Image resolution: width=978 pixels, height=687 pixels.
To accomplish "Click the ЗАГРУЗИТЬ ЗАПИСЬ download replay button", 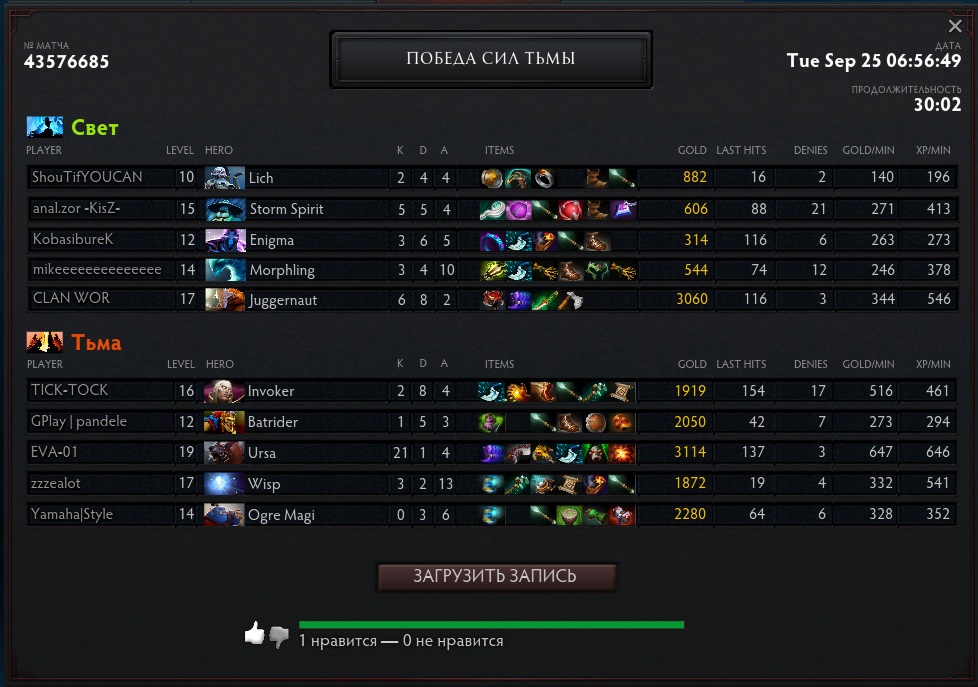I will pos(495,577).
